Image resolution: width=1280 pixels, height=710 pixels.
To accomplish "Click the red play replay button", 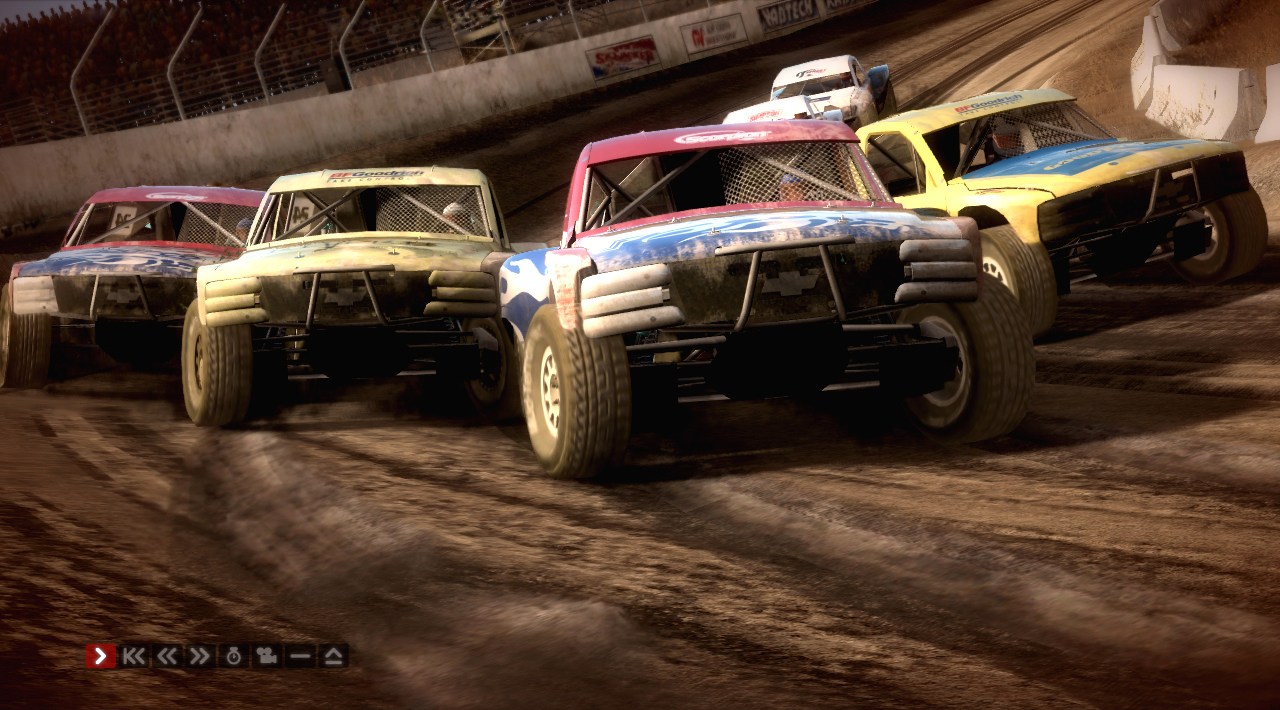I will (100, 656).
